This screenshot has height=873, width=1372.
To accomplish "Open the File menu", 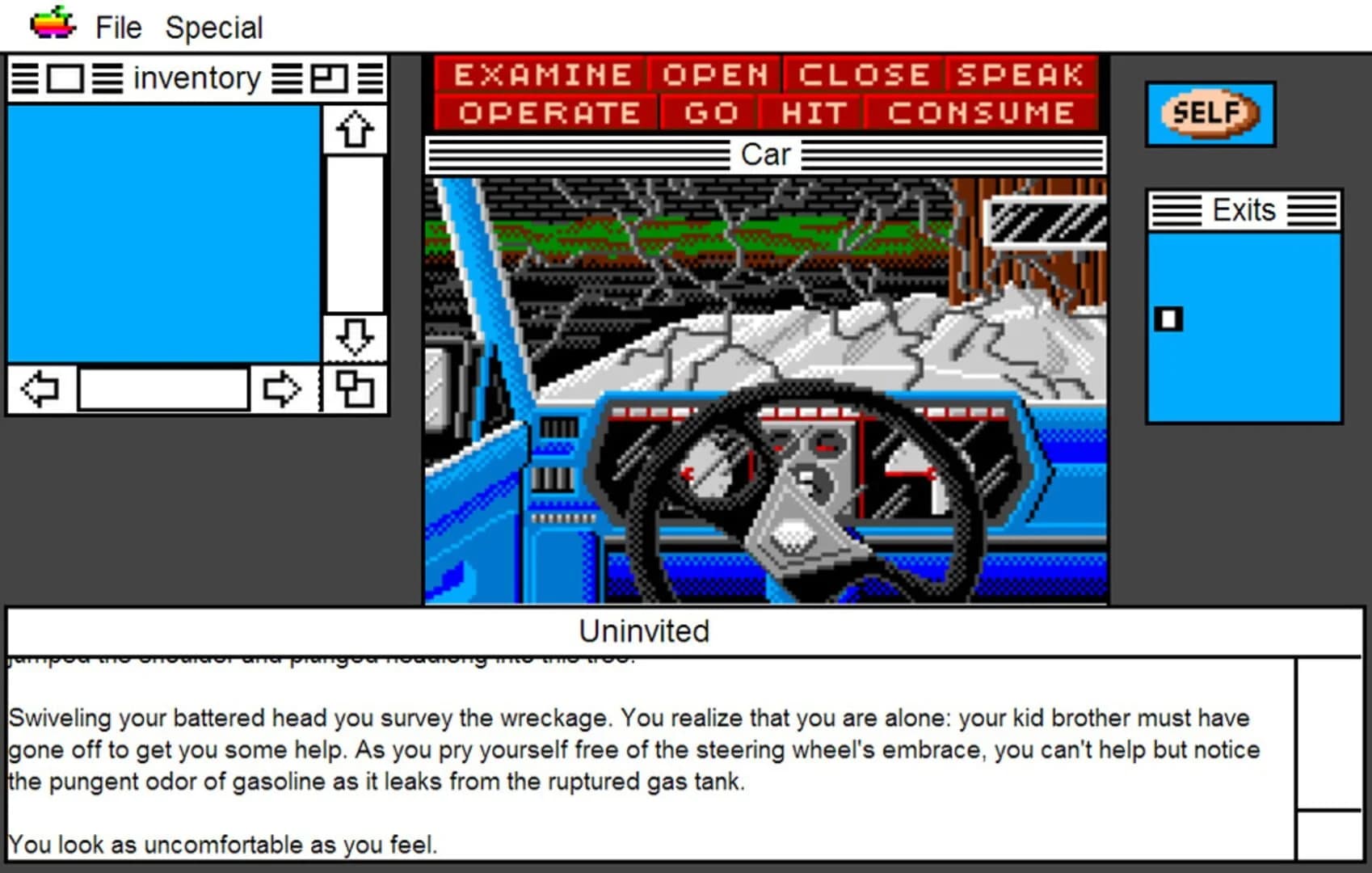I will click(118, 27).
